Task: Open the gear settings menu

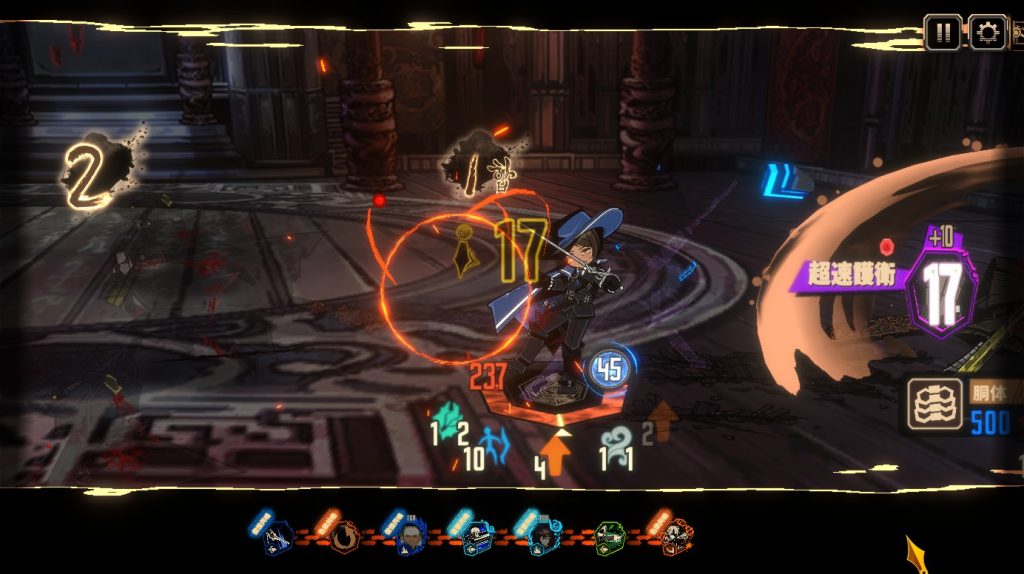Action: tap(987, 32)
